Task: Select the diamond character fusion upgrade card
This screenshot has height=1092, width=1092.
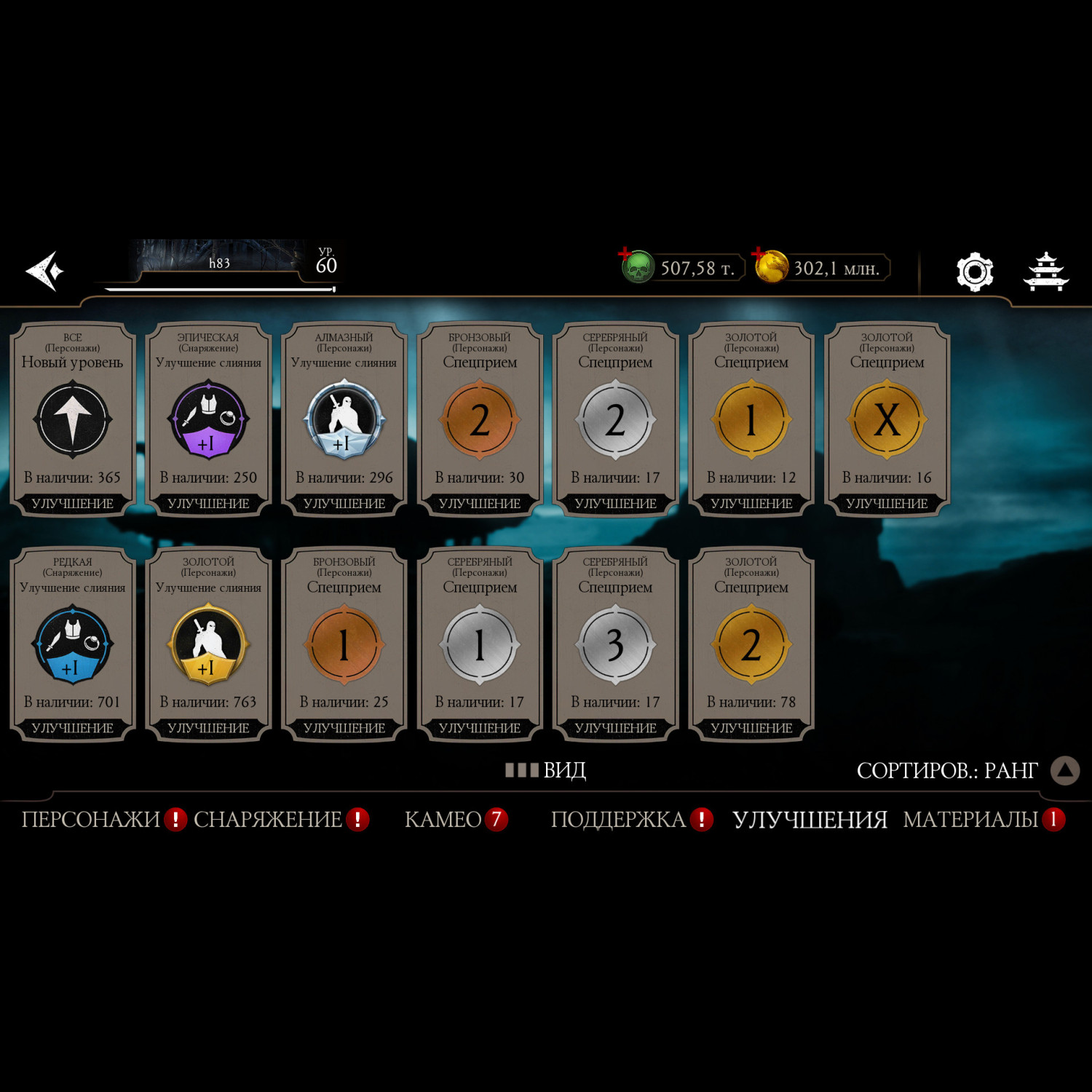Action: (x=344, y=420)
